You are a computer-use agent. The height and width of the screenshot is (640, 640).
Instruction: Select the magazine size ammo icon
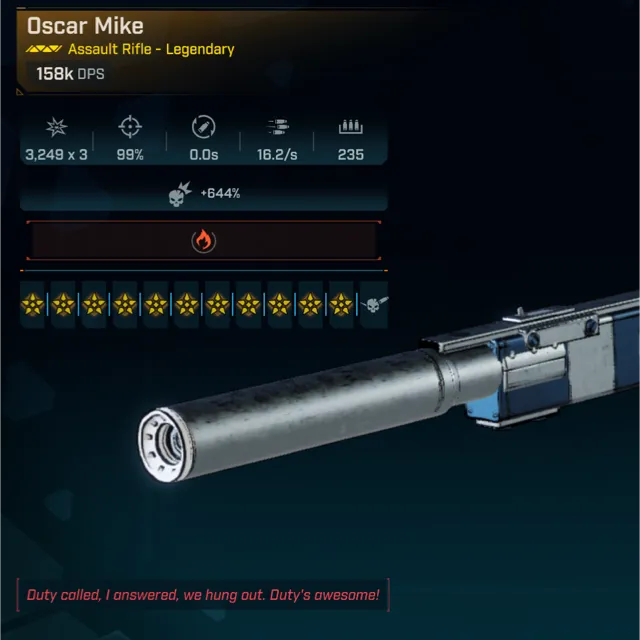click(350, 128)
